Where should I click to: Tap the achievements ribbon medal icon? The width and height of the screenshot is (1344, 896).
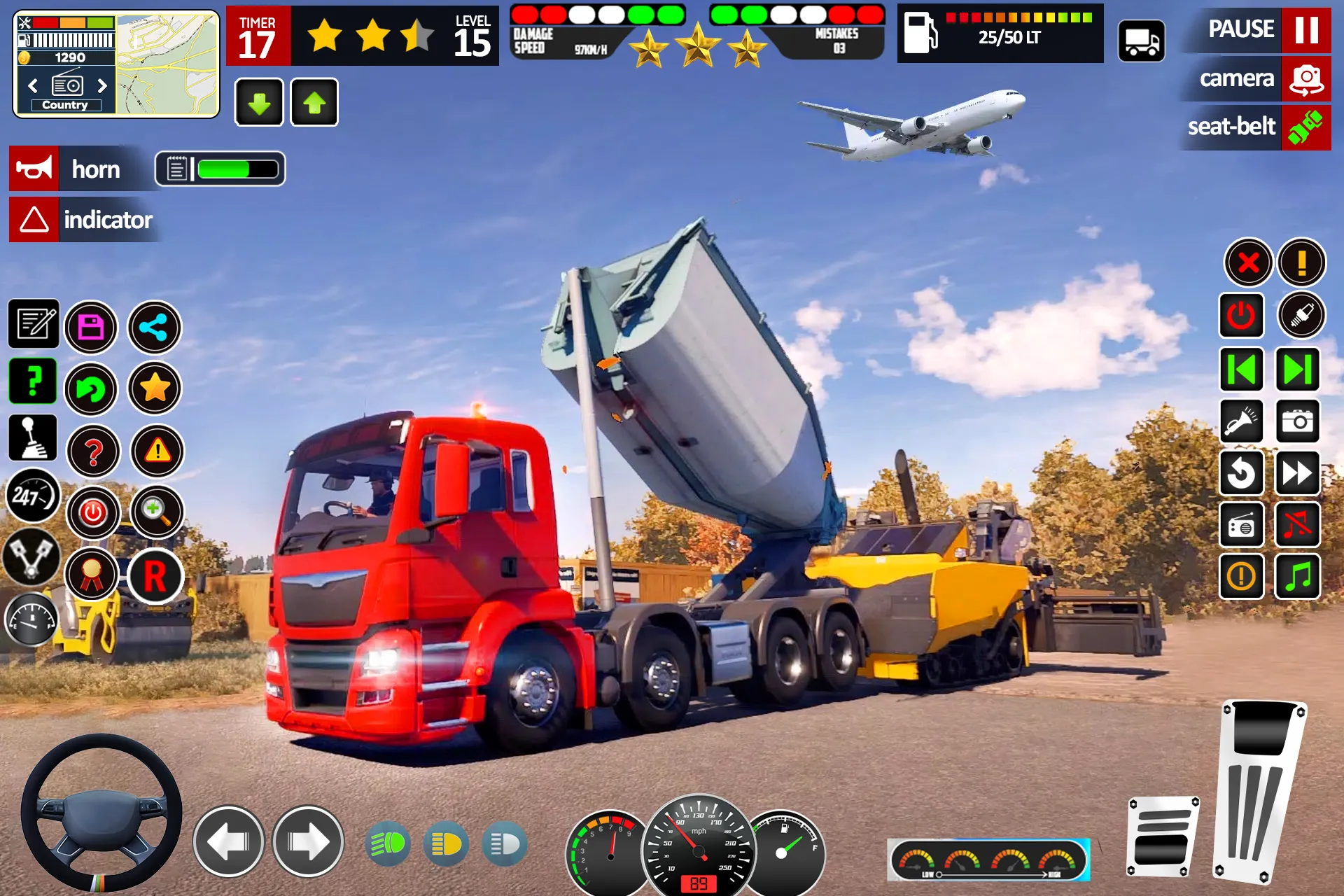pyautogui.click(x=93, y=575)
